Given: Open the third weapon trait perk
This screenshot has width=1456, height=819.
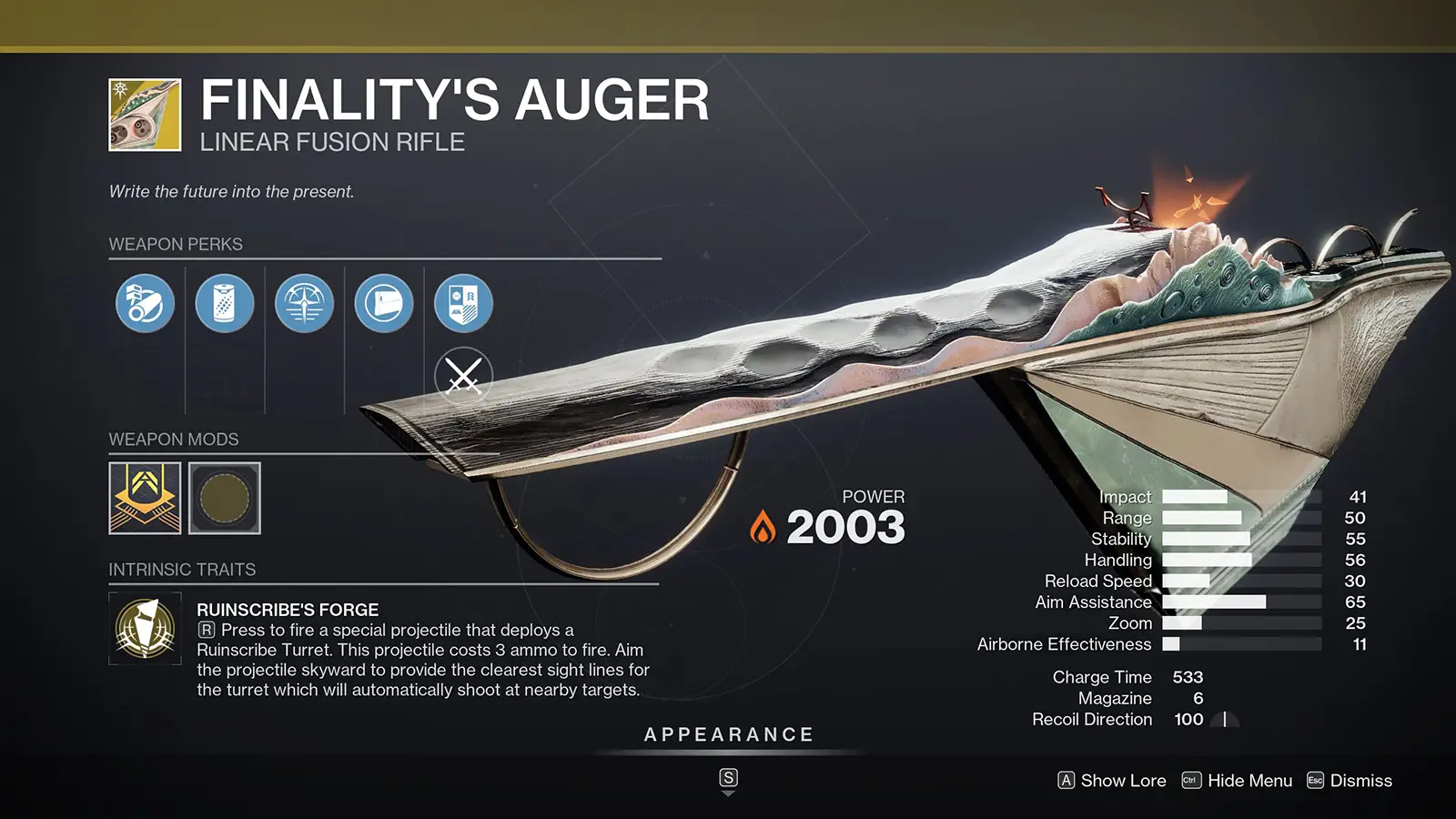Looking at the screenshot, I should coord(305,305).
